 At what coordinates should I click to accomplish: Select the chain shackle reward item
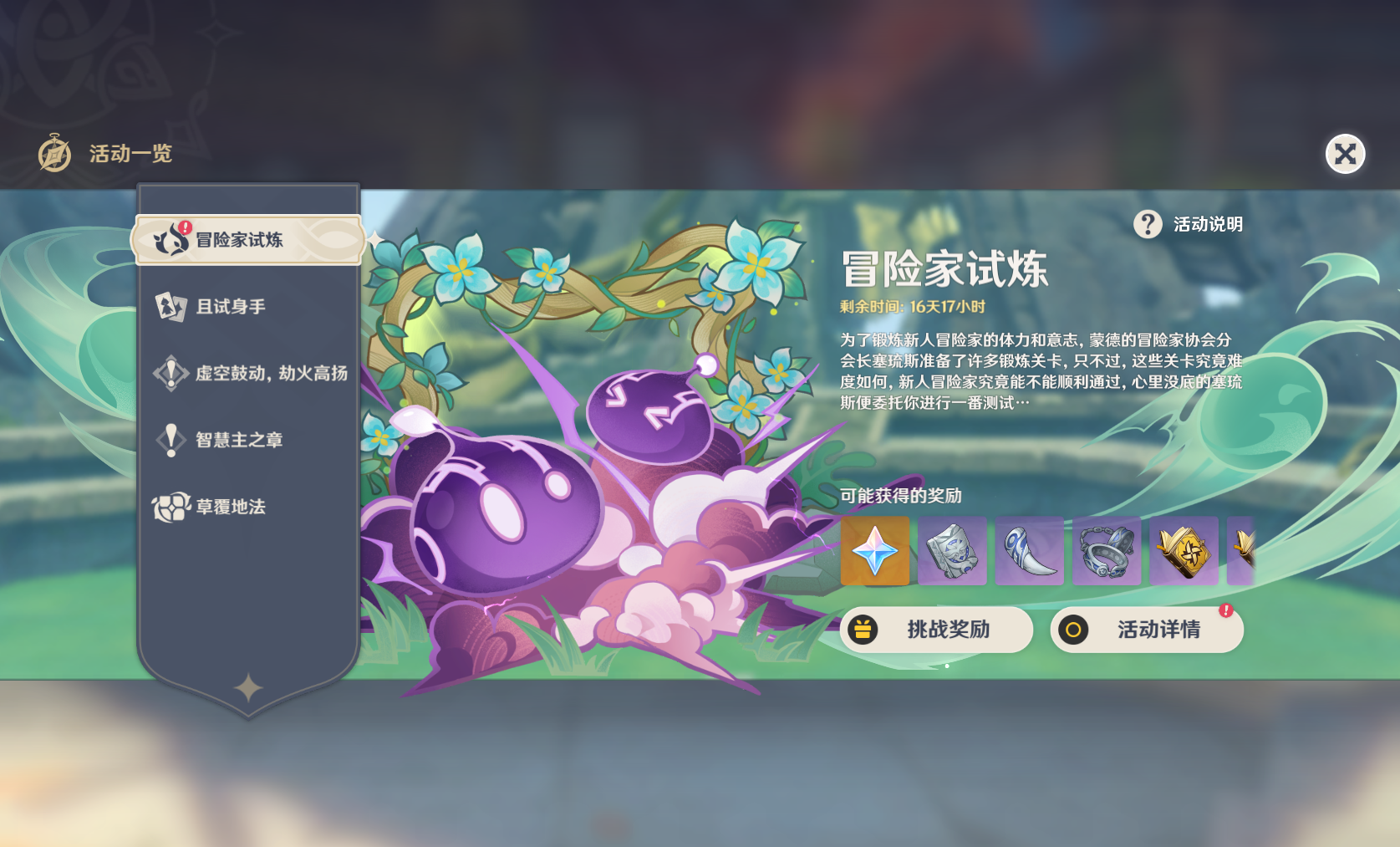pos(1106,551)
